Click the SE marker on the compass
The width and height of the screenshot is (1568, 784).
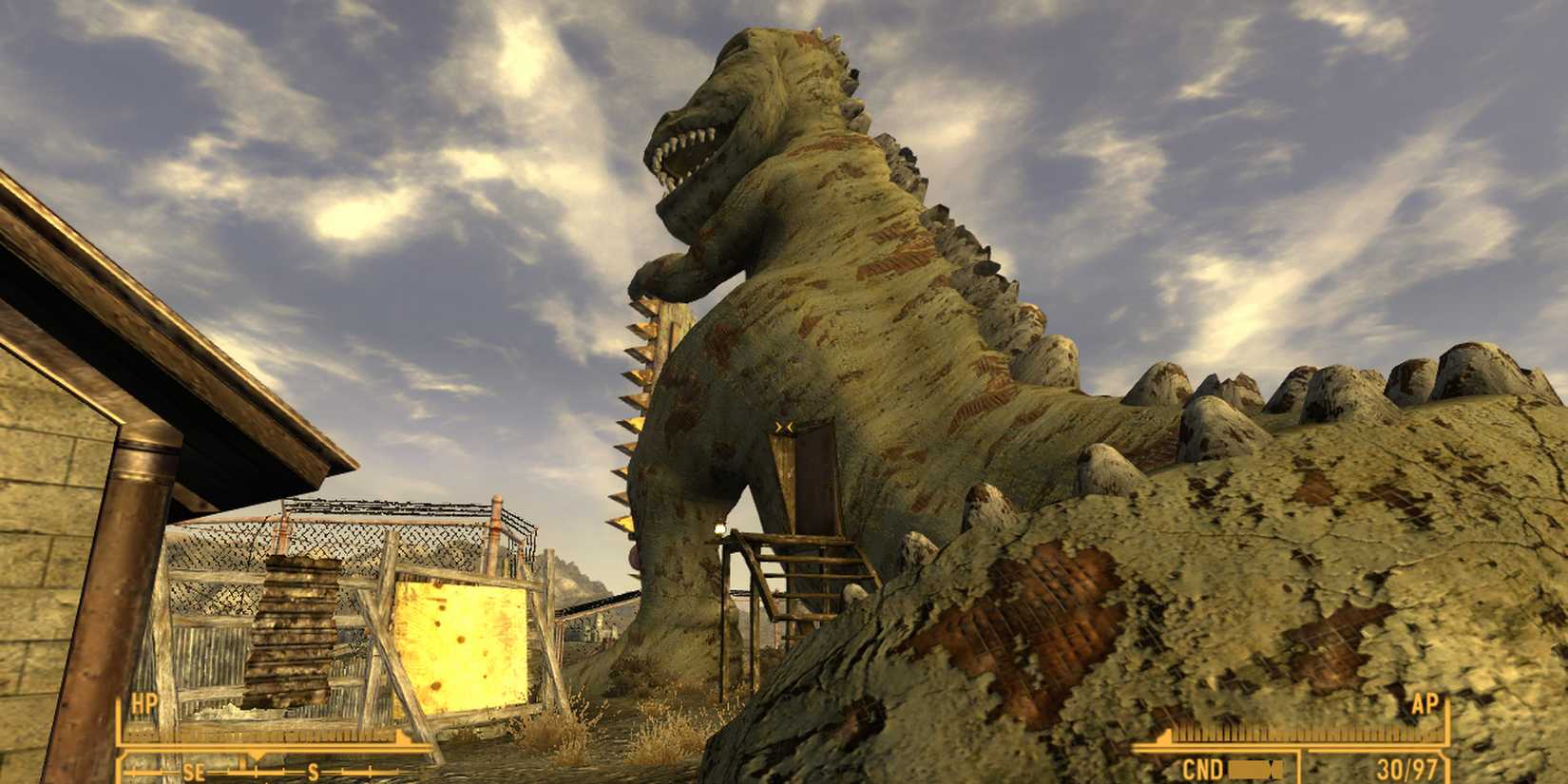pos(197,773)
